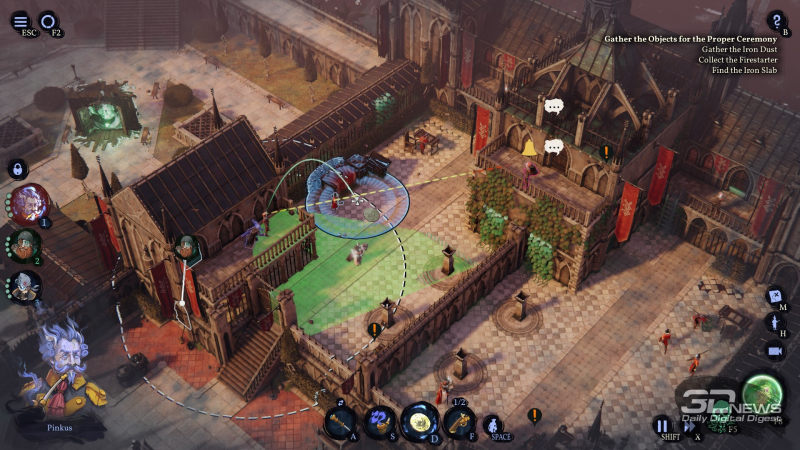Select character portrait number 2

(26, 244)
